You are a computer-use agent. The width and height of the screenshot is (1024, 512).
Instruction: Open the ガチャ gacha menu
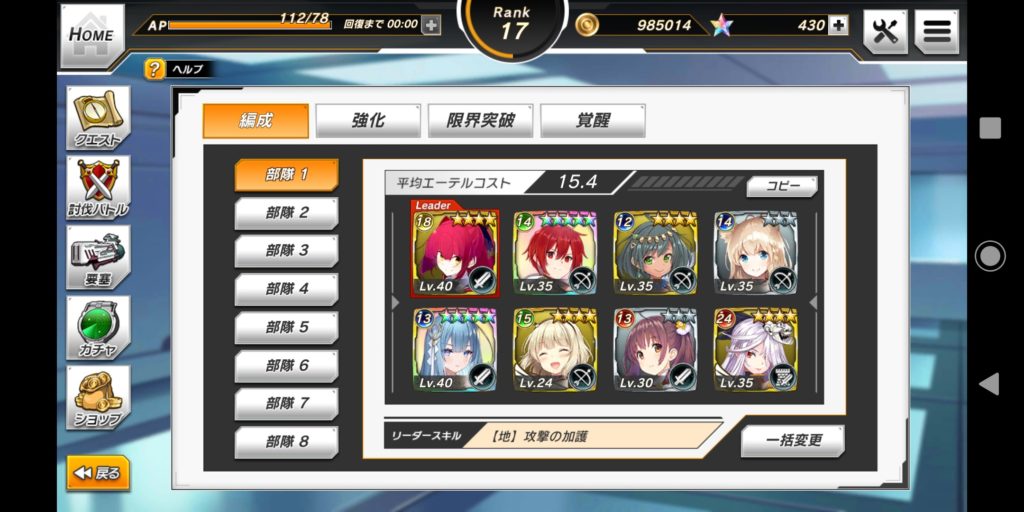(97, 326)
